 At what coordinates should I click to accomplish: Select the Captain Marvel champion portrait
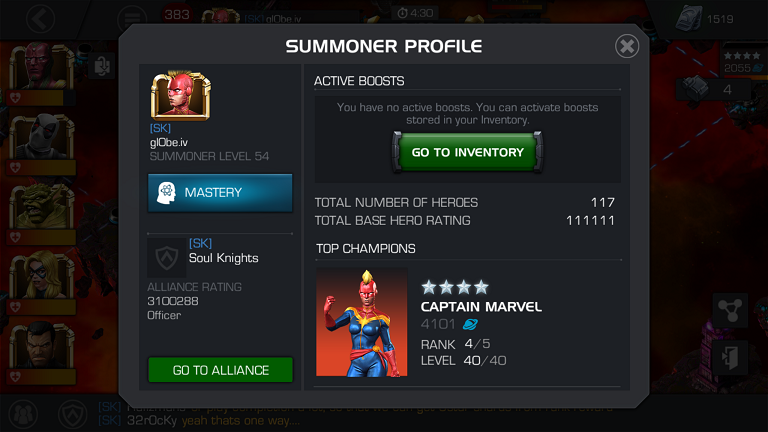[362, 322]
